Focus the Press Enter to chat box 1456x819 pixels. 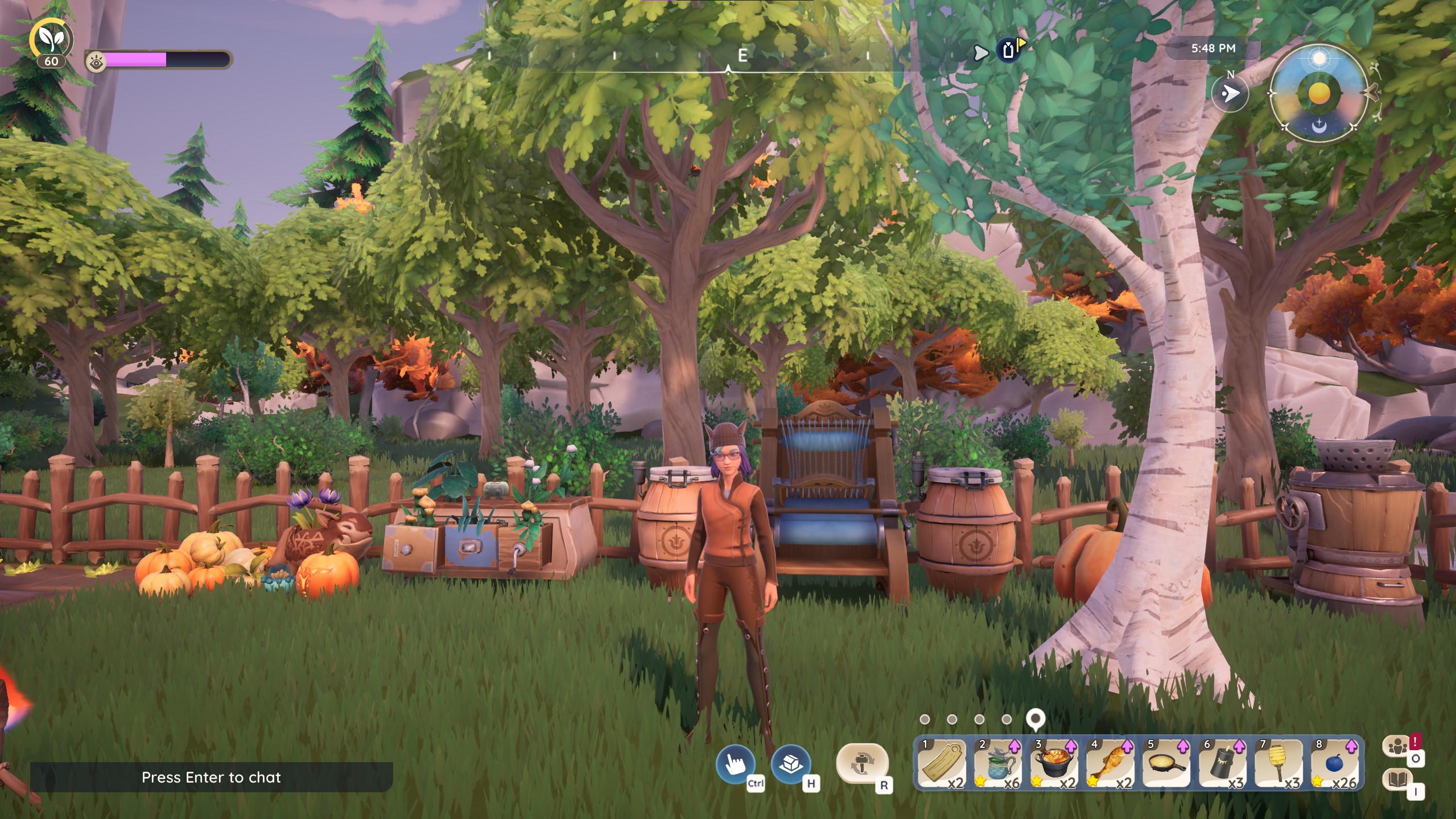click(211, 777)
